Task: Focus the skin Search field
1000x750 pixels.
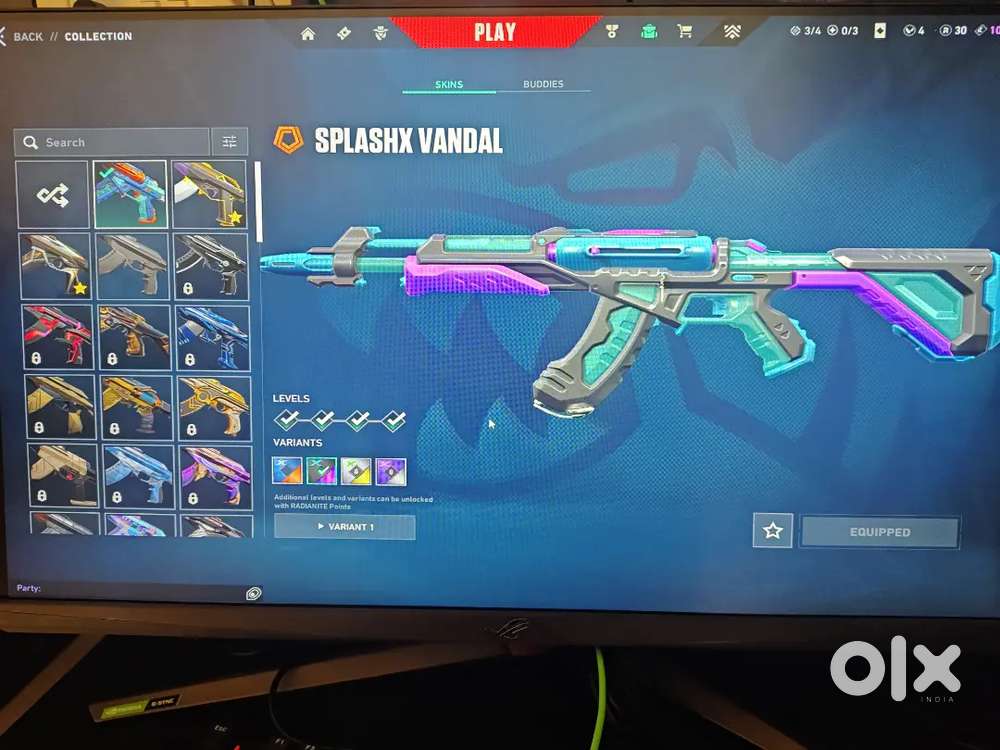Action: (112, 142)
